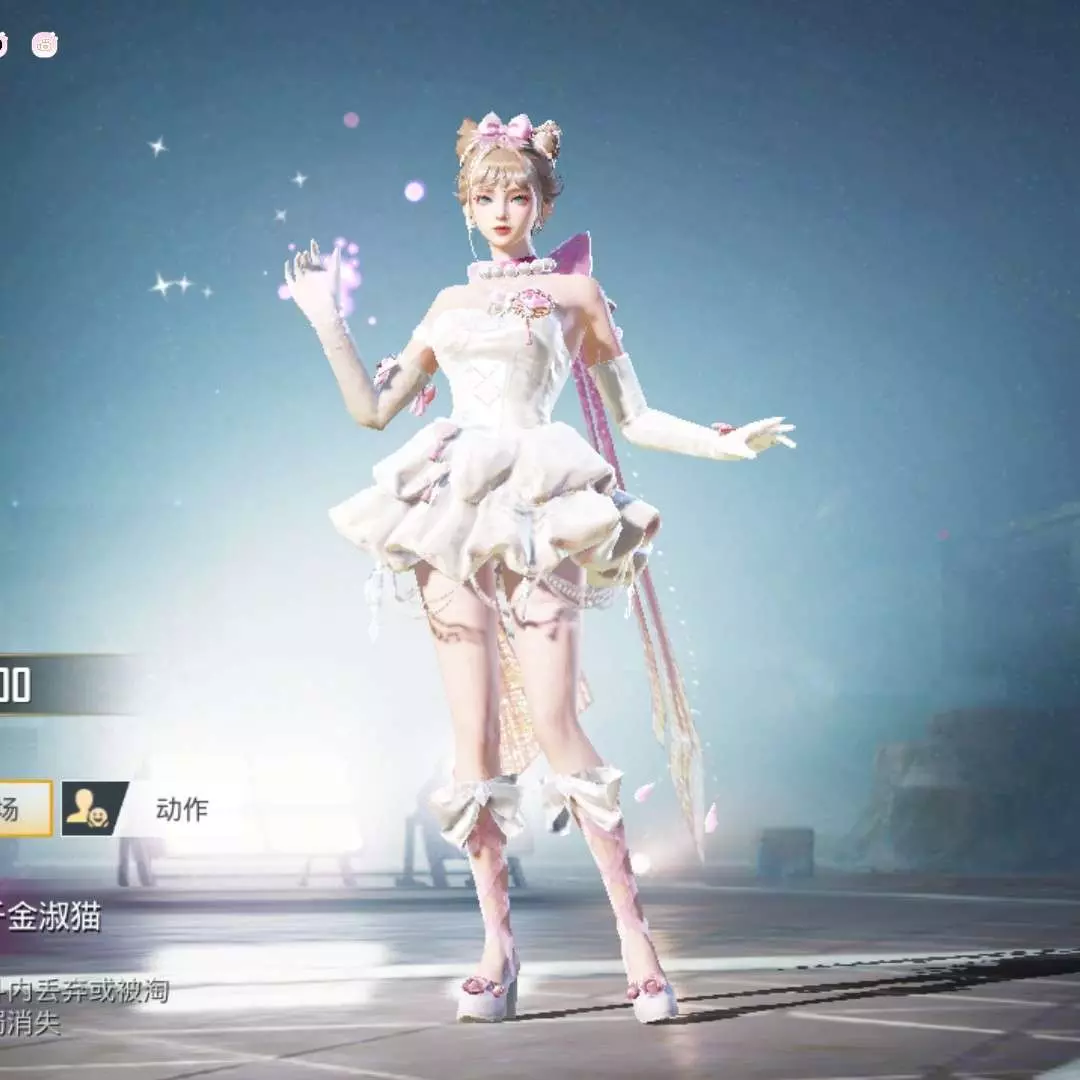Screen dimensions: 1080x1080
Task: Click the pink pig face icon
Action: pos(45,44)
